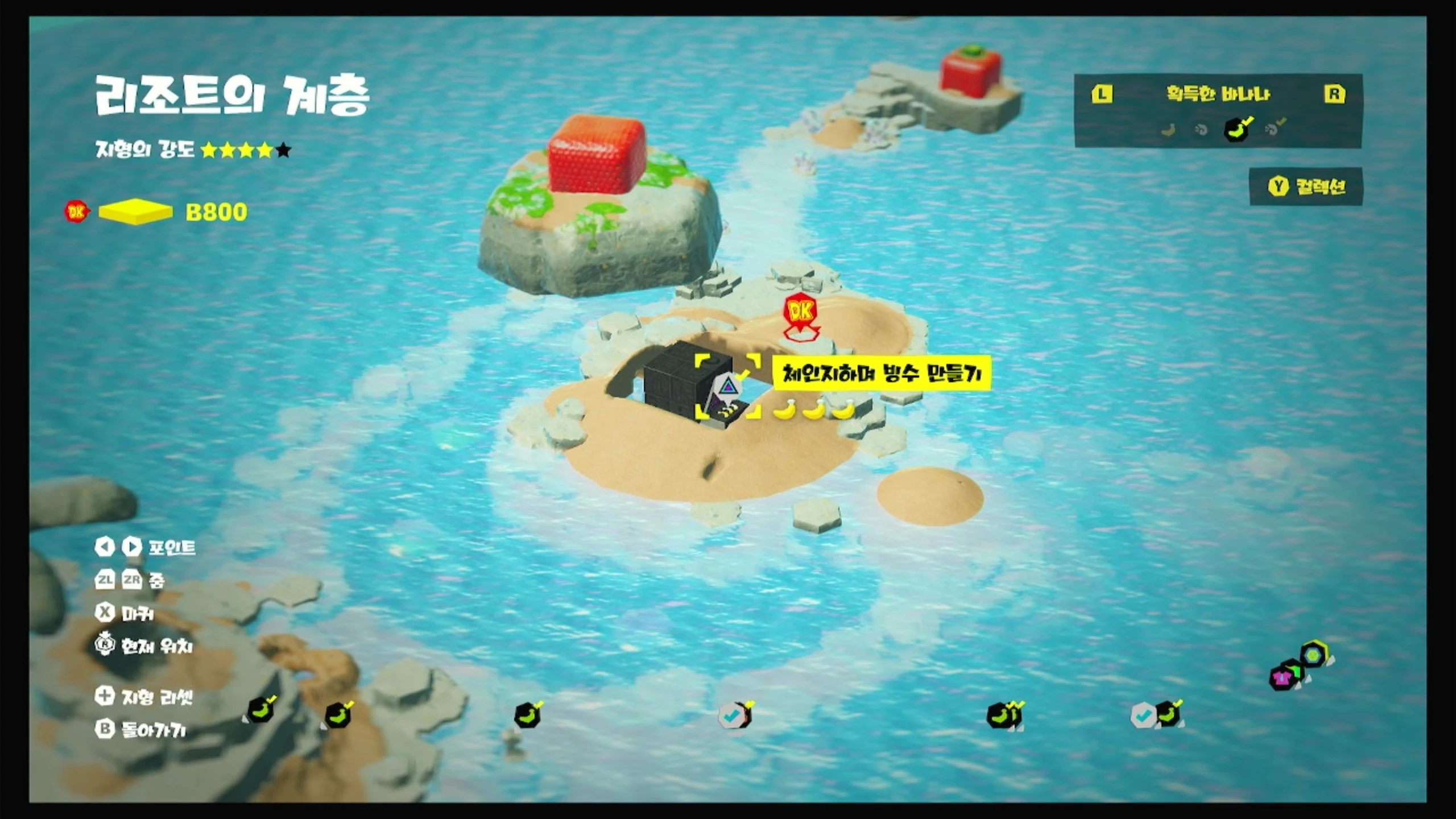Choose 돌아가기 to go back
Screen dimensions: 1456x819
point(141,730)
